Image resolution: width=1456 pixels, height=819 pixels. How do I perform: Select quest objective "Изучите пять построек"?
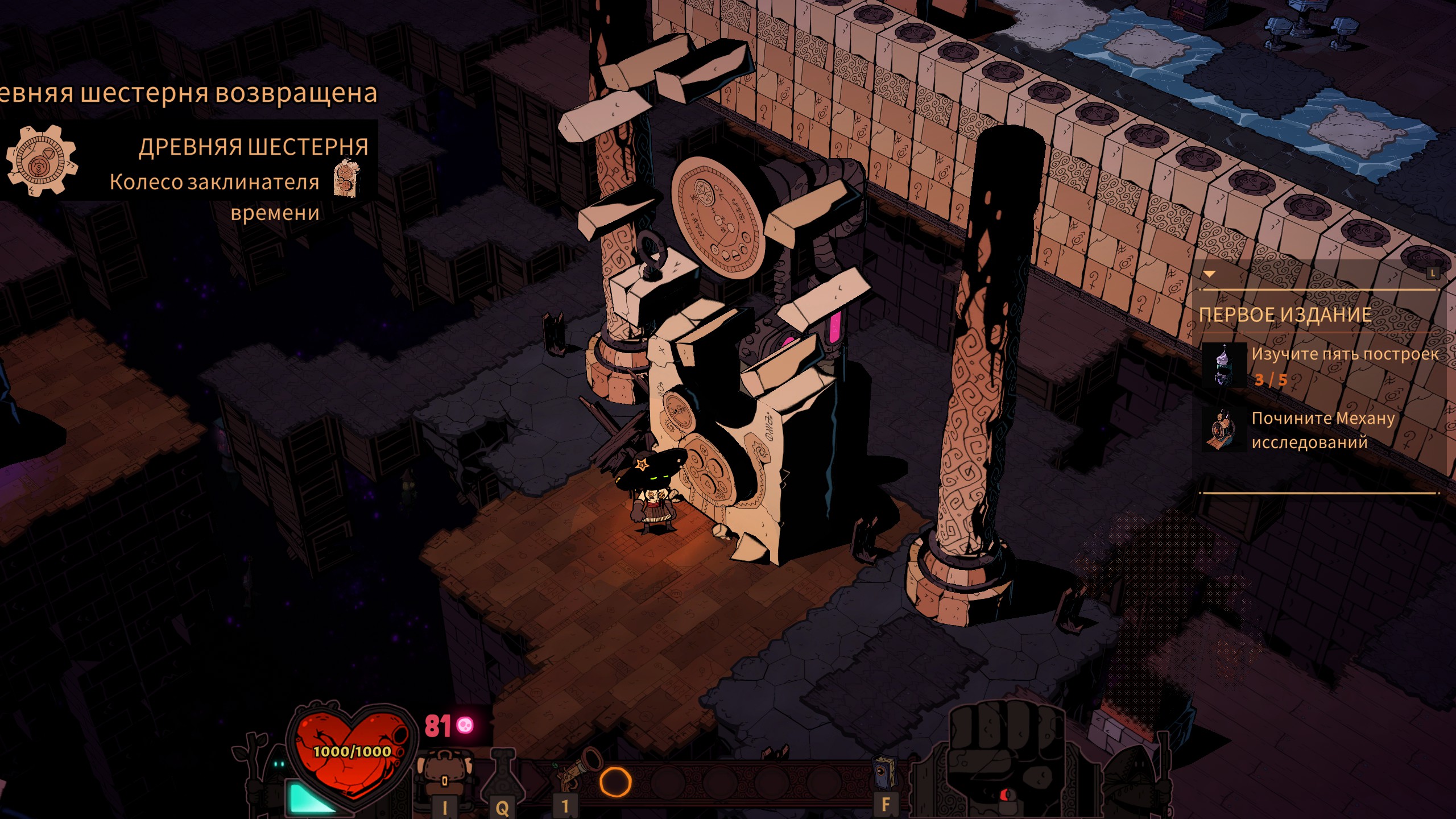1345,354
